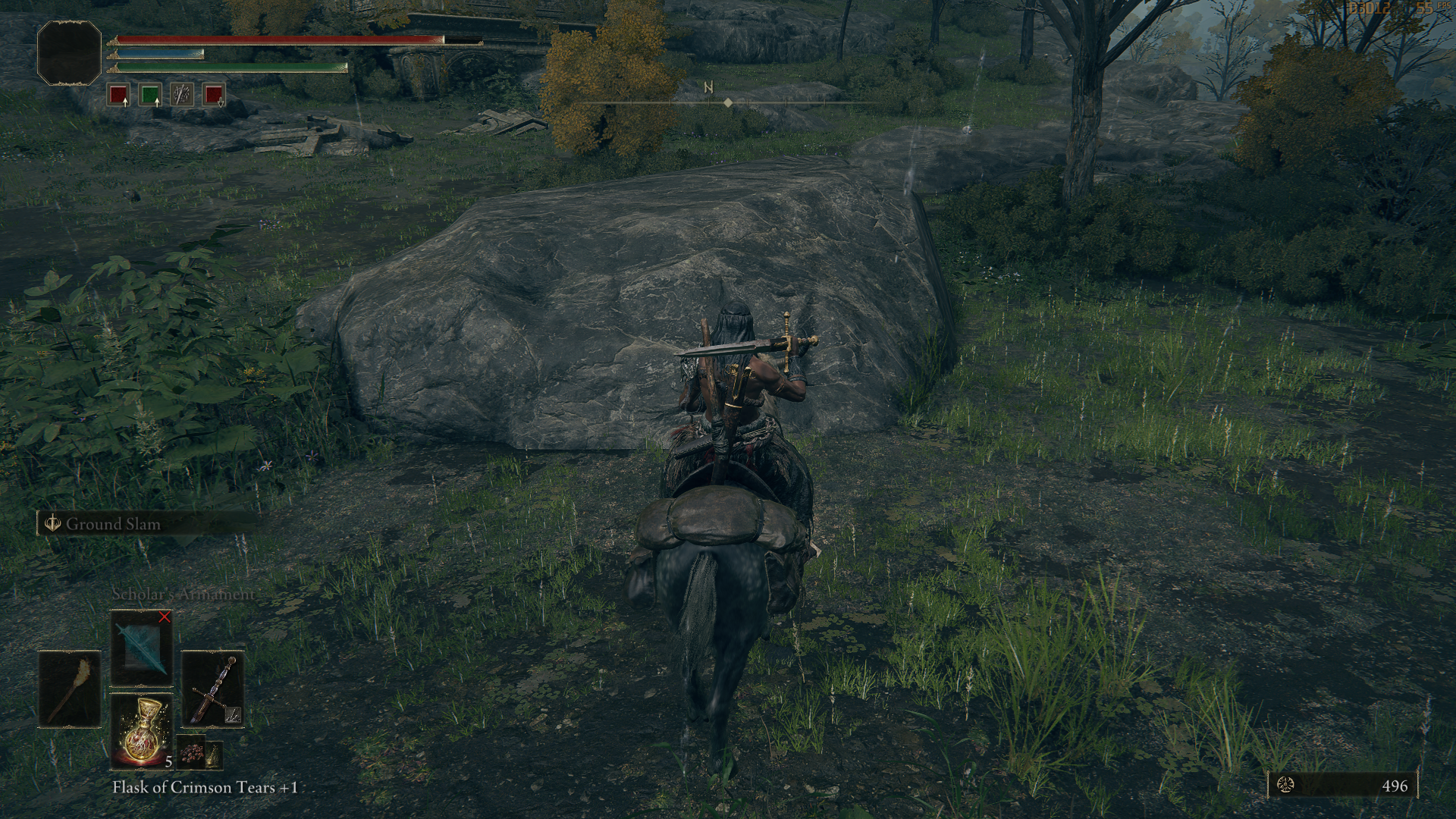
Task: Select the Flask of Crimson Tears quick slot
Action: click(143, 733)
